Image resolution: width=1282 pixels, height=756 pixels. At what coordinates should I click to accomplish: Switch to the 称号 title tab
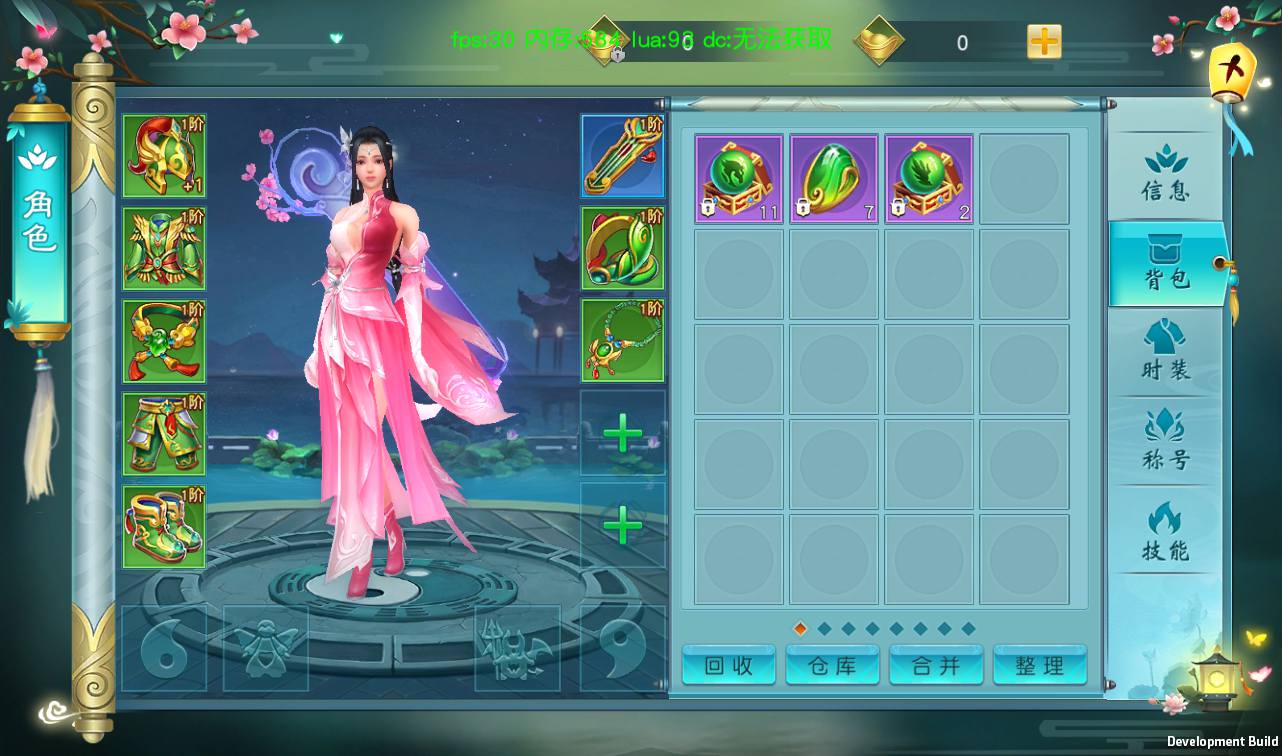(1165, 442)
